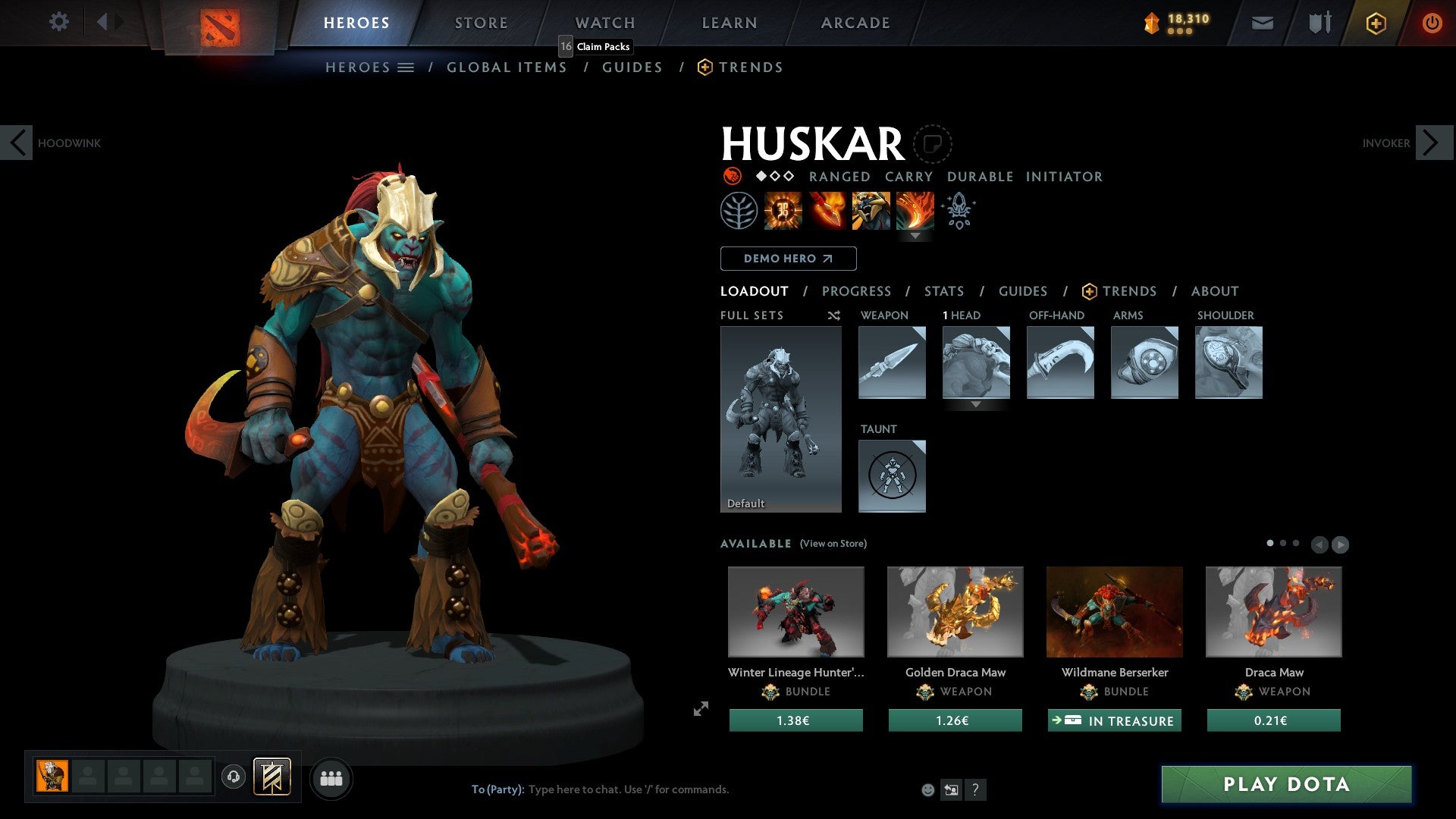Toggle the shuffle icon next to Full Sets
This screenshot has width=1456, height=819.
click(833, 315)
